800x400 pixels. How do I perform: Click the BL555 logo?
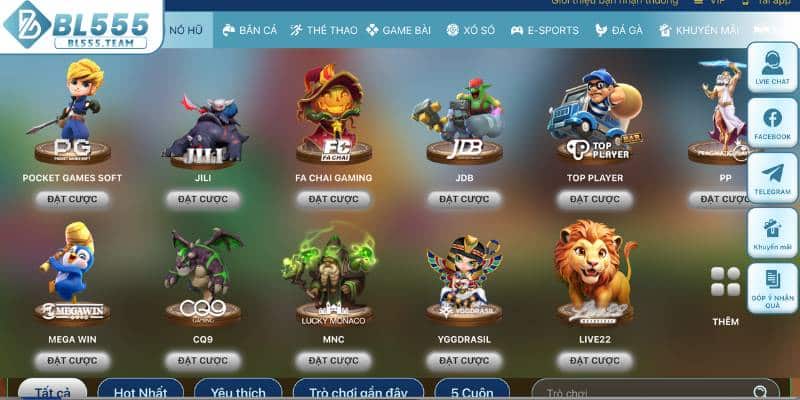click(78, 25)
